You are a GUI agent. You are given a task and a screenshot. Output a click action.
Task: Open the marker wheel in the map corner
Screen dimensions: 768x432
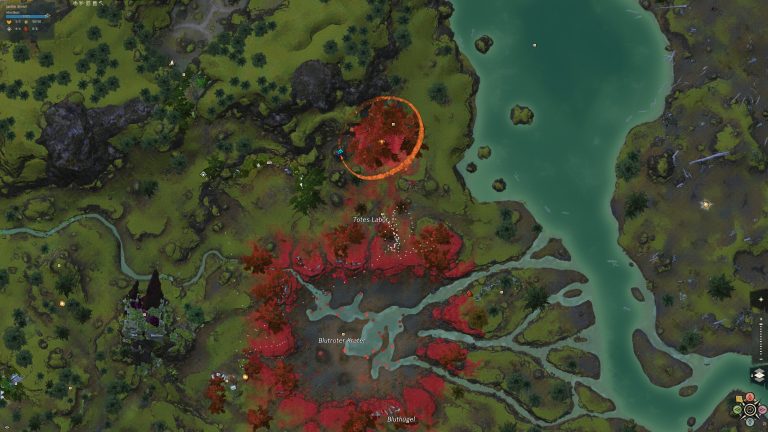(749, 408)
